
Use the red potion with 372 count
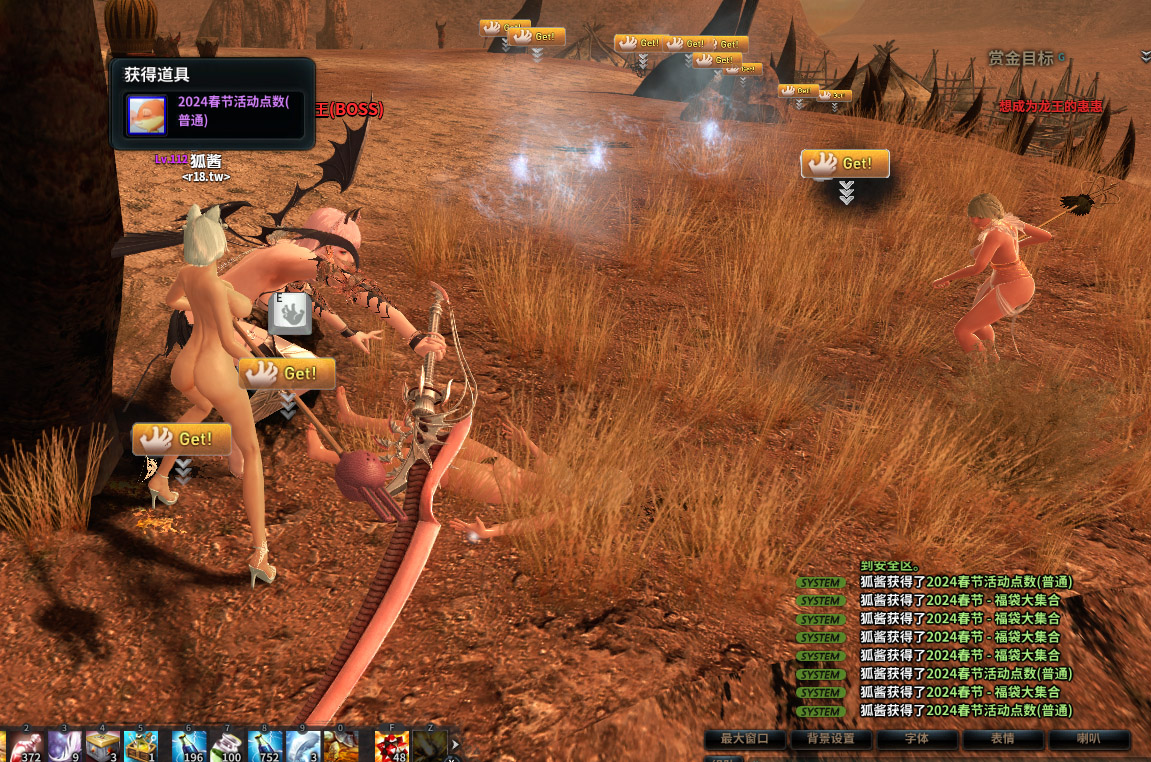pos(28,747)
